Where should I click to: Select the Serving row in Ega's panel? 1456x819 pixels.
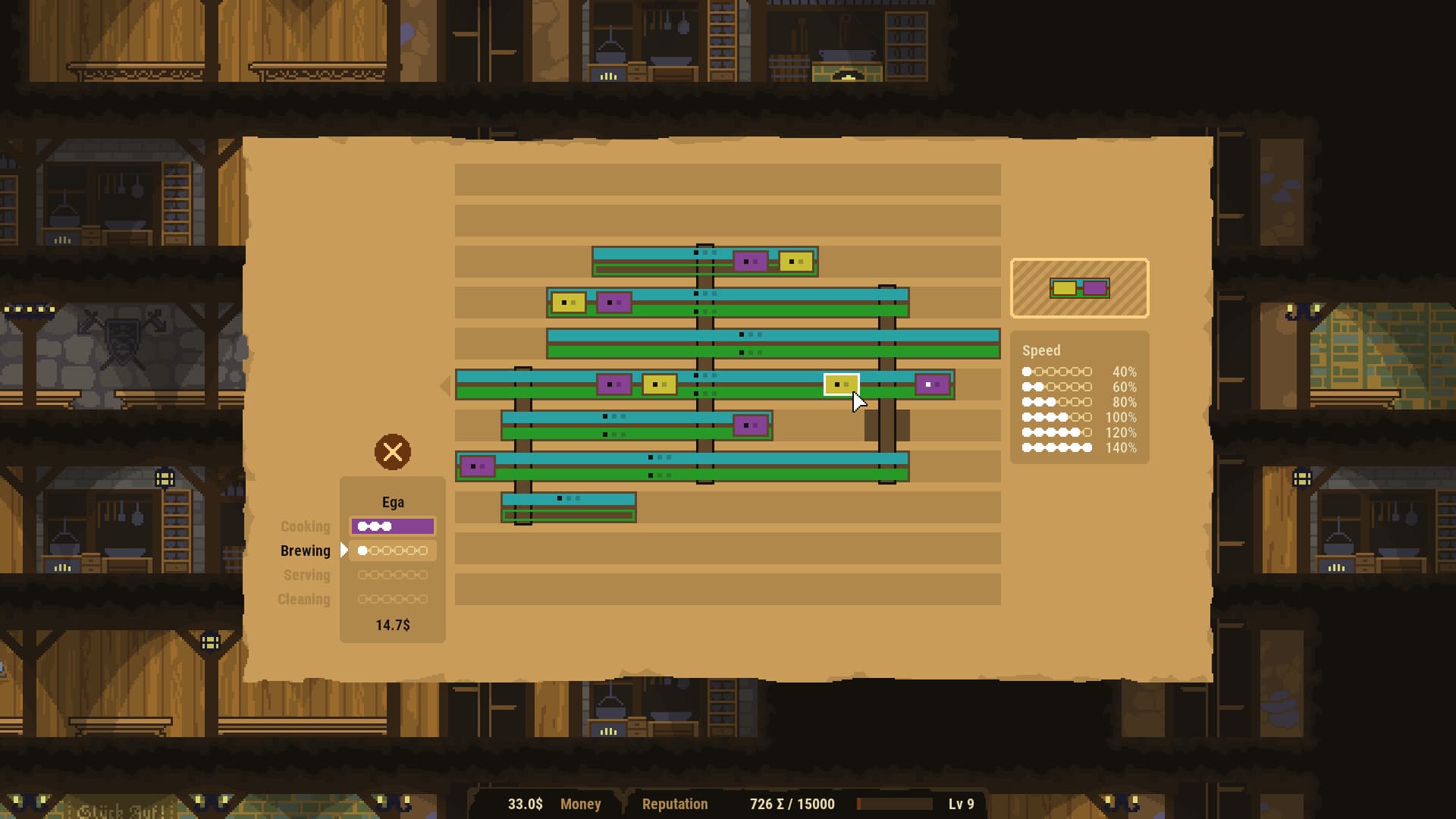click(x=392, y=576)
